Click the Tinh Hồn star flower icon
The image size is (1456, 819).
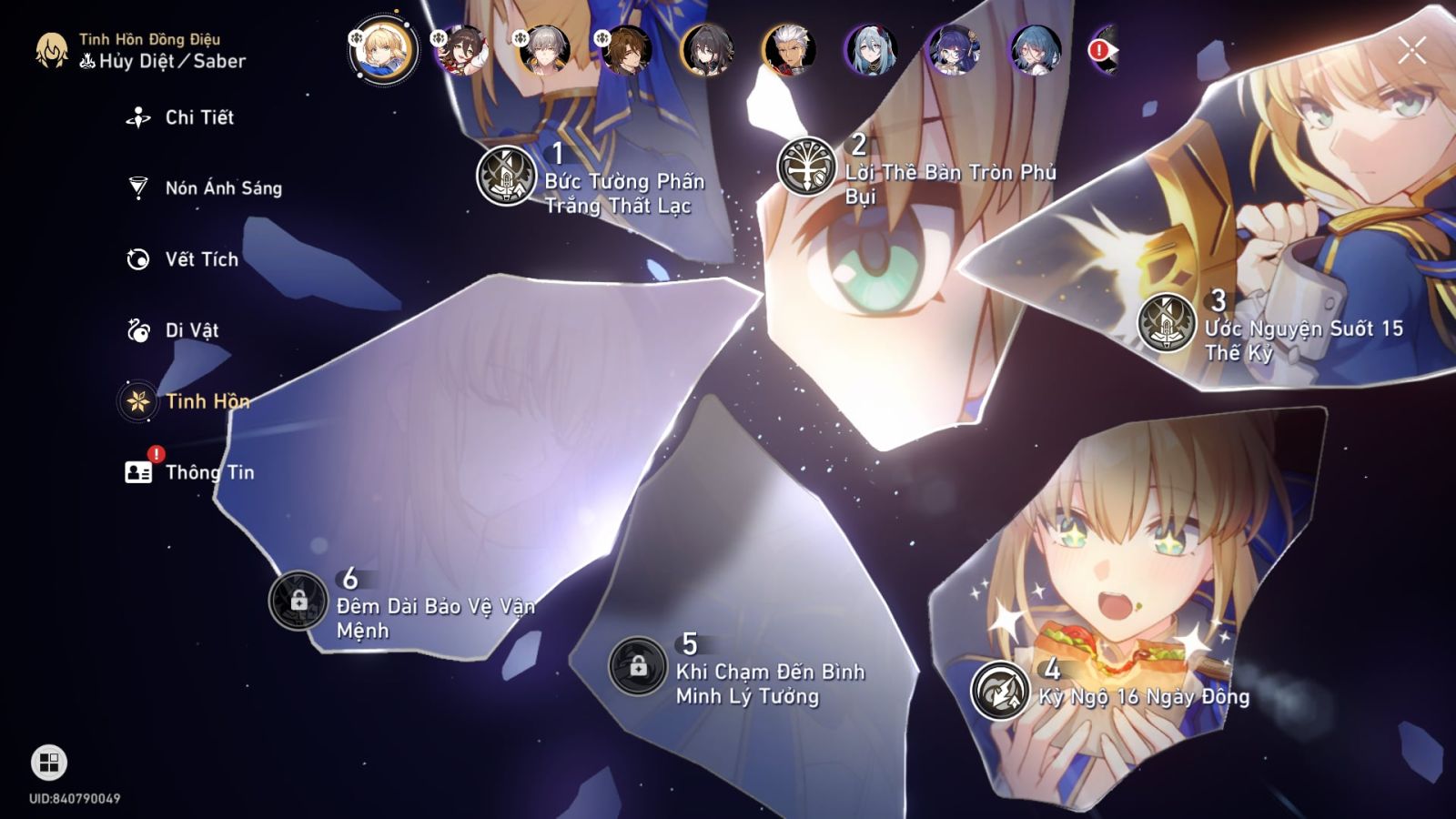(137, 401)
